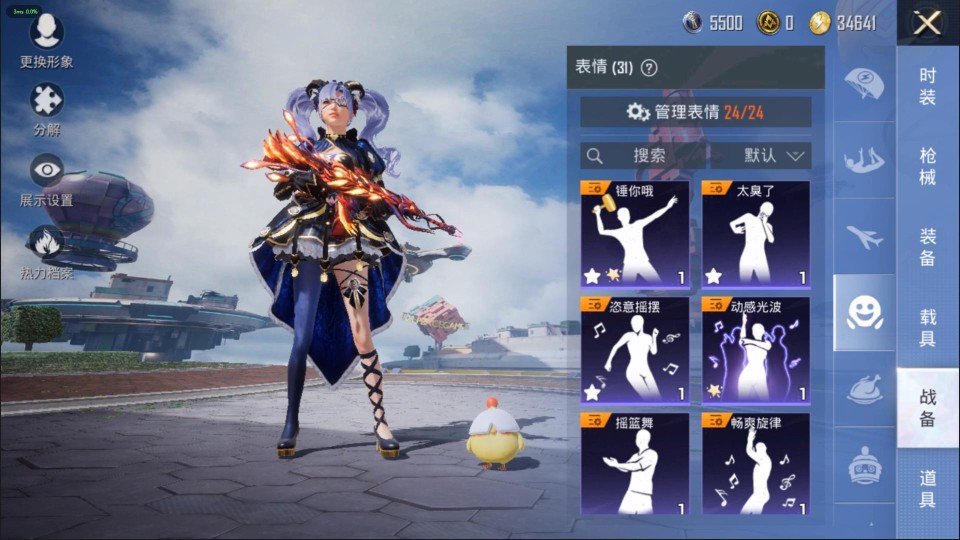Switch to the 载具 vehicles tab
The height and width of the screenshot is (540, 960).
(927, 327)
